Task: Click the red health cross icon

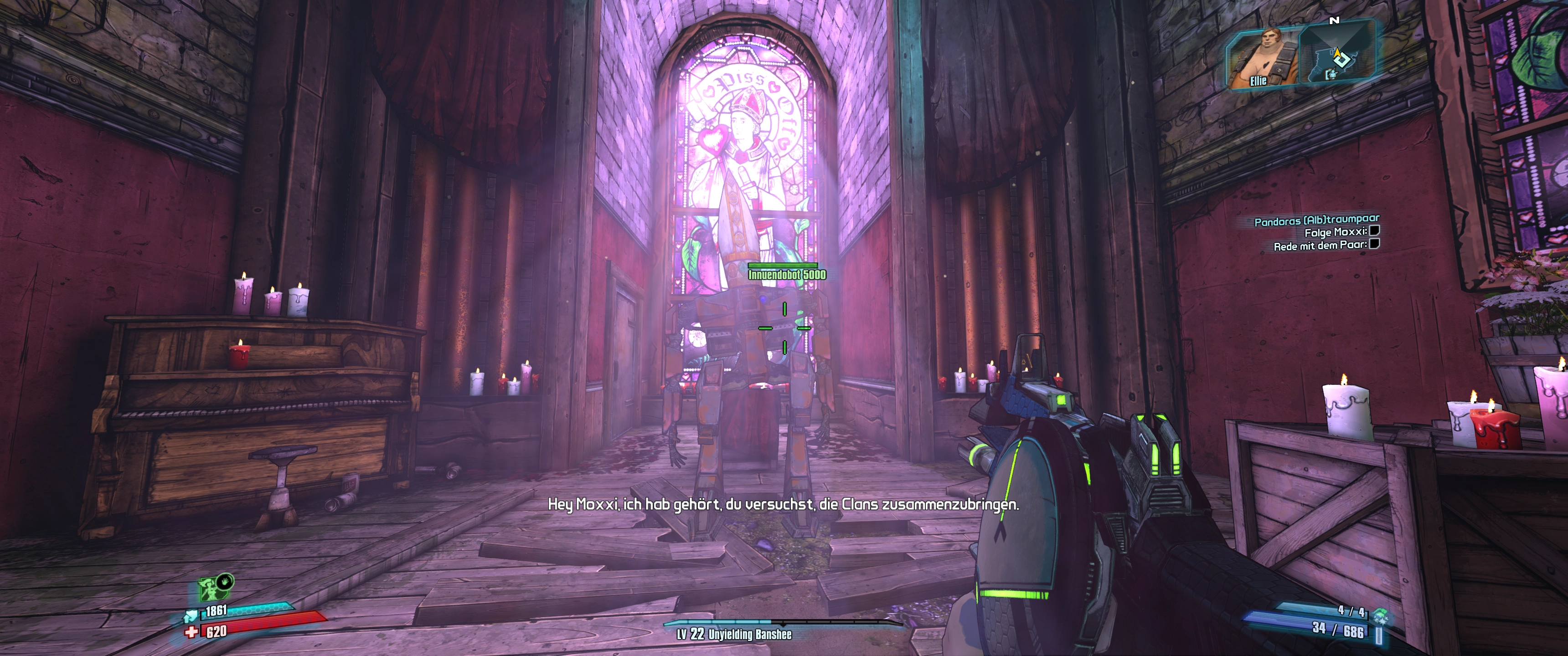Action: point(192,632)
